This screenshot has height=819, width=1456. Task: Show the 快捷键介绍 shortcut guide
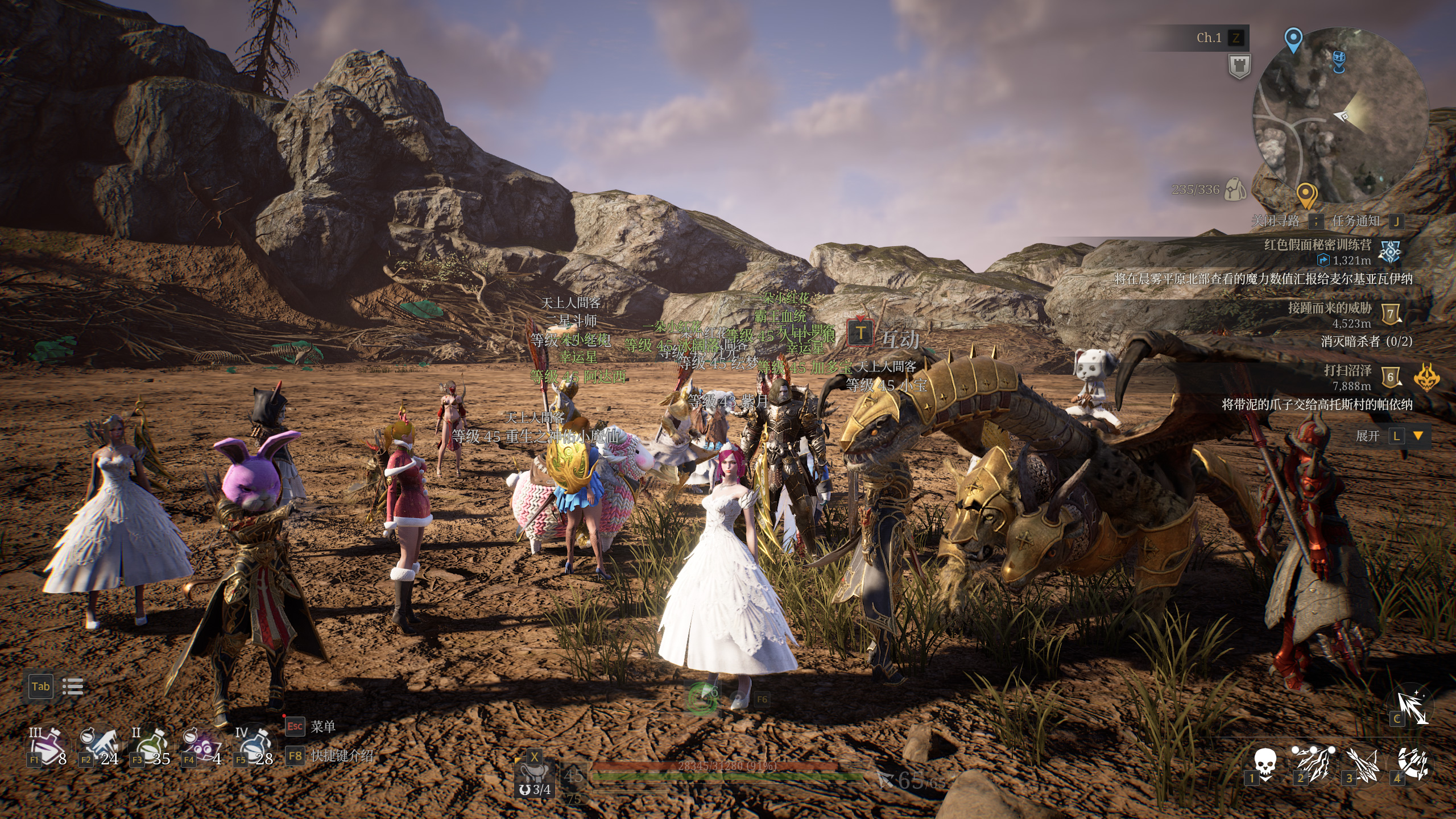[342, 755]
